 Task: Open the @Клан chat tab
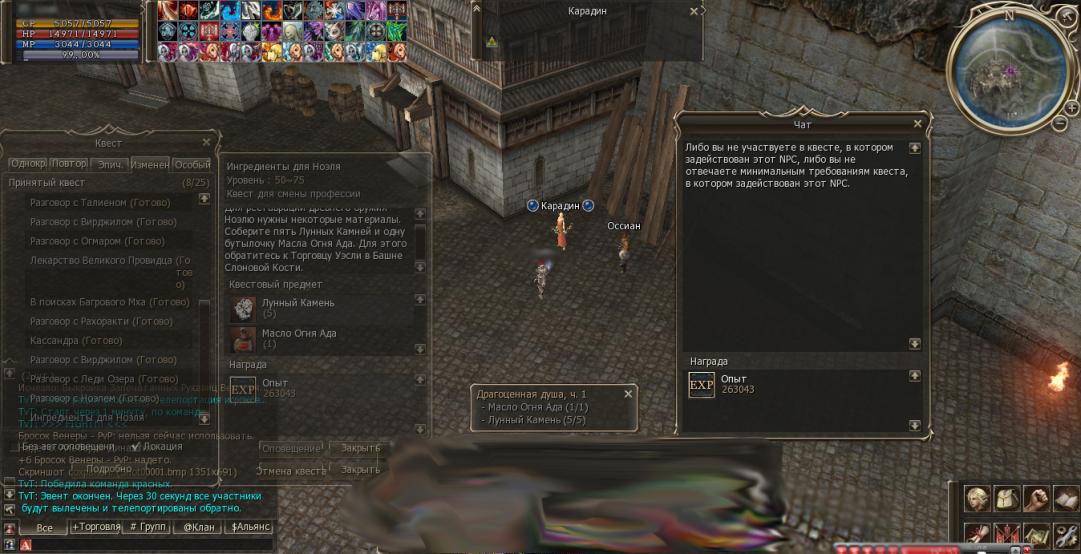(197, 527)
